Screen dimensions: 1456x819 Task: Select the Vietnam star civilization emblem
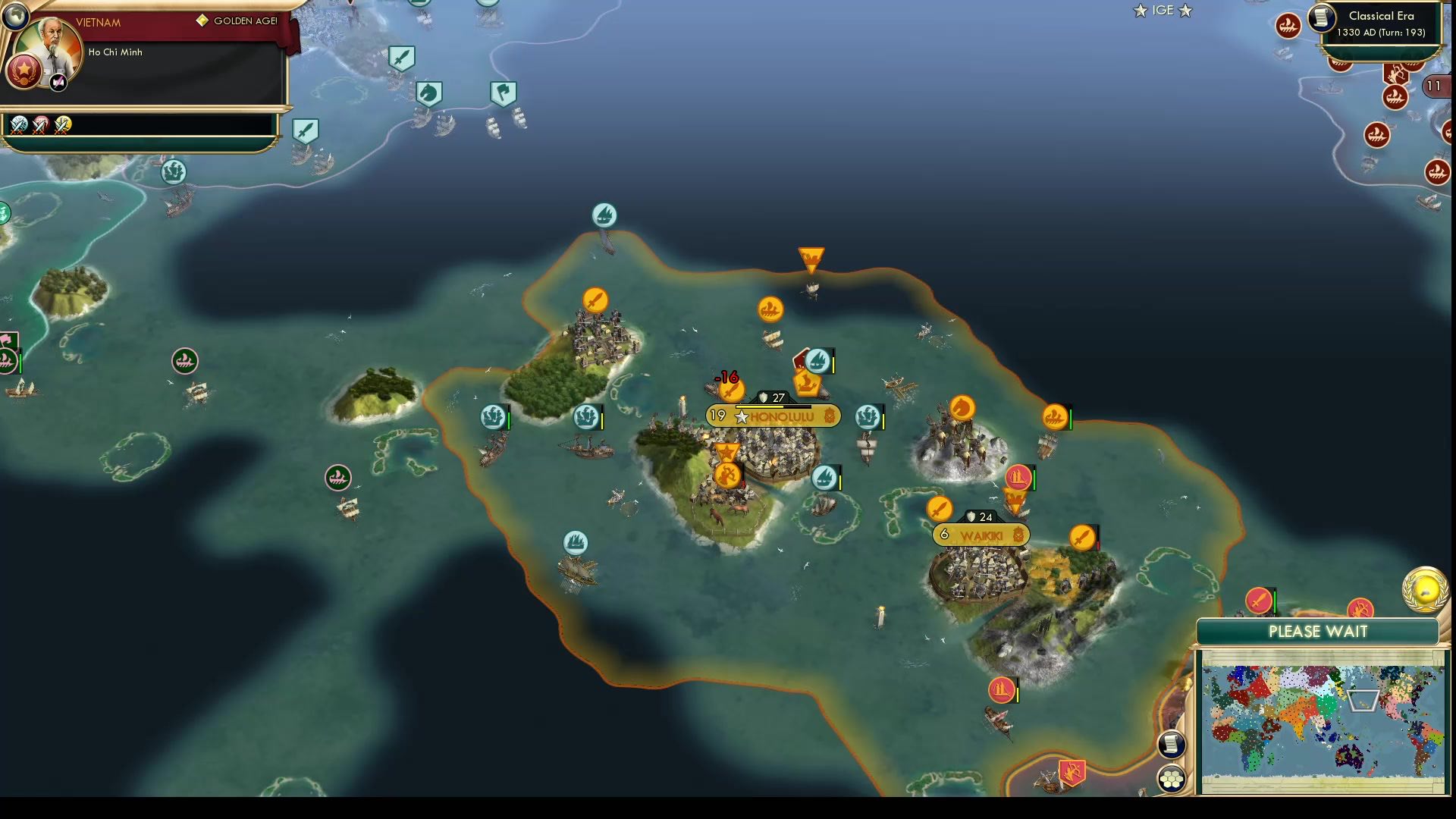point(25,71)
